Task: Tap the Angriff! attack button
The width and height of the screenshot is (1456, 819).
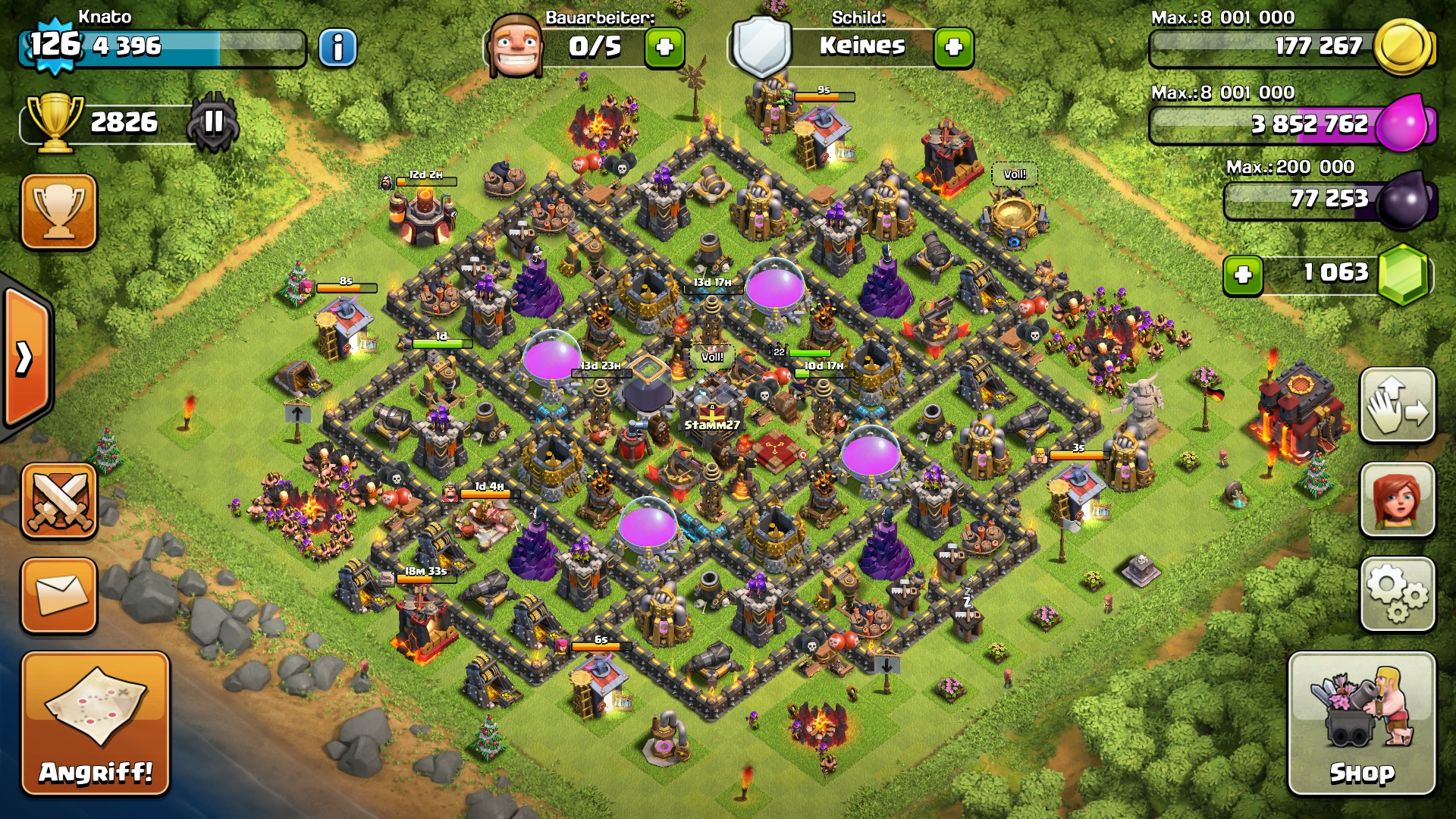Action: click(96, 723)
